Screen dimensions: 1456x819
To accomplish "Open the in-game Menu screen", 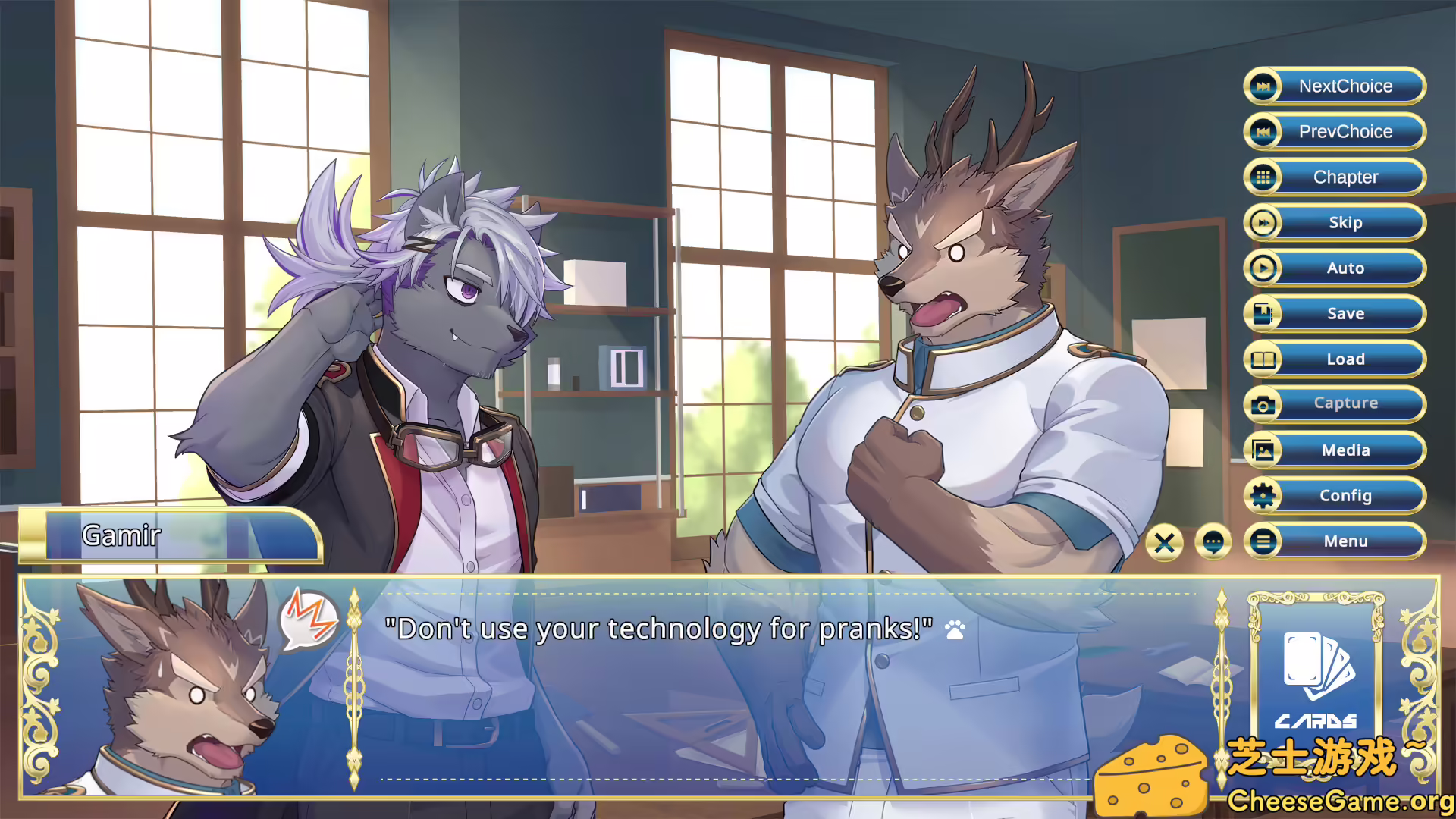I will tap(1346, 541).
